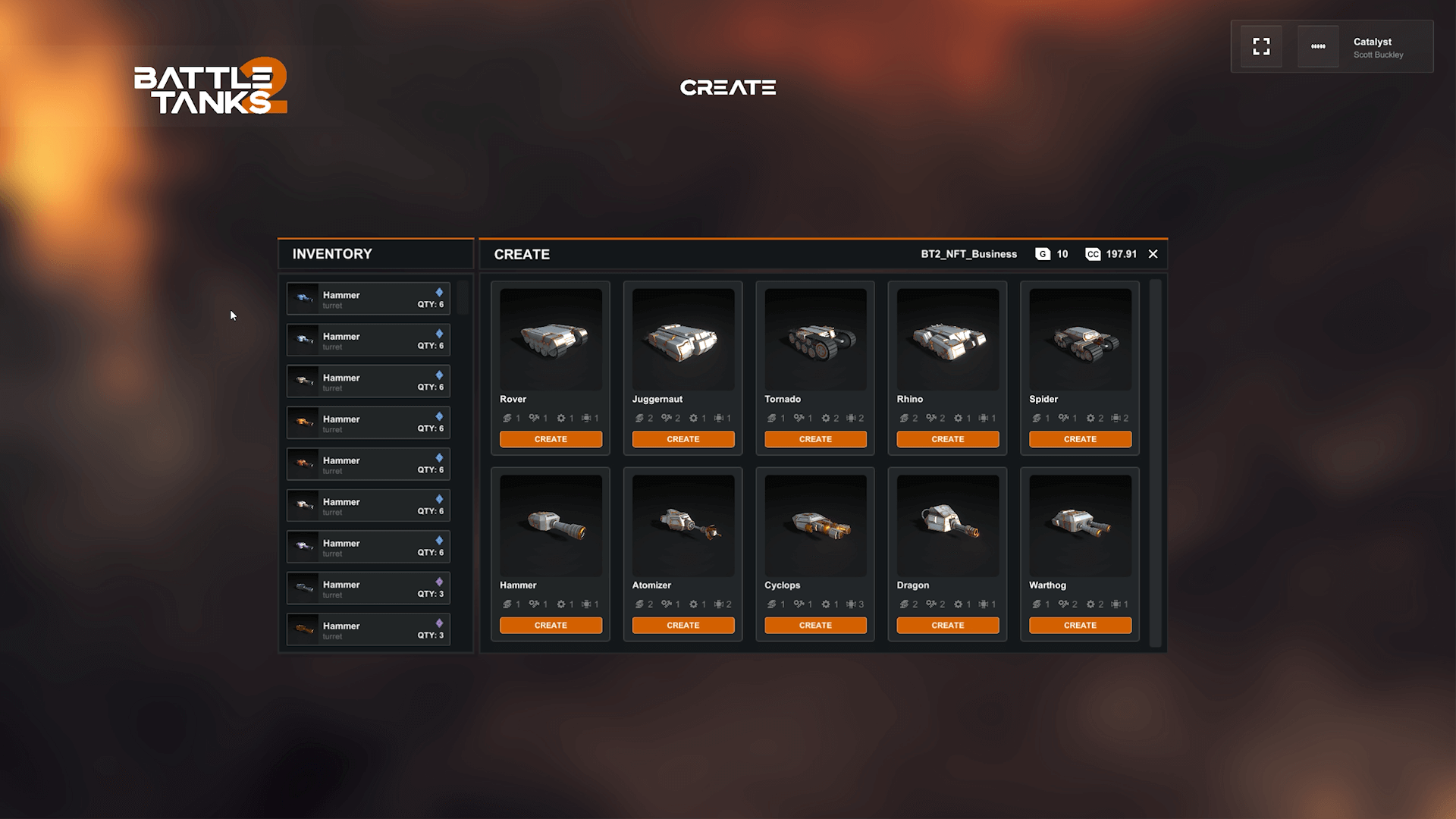
Task: Select the Dragon turret thumbnail
Action: click(x=947, y=525)
